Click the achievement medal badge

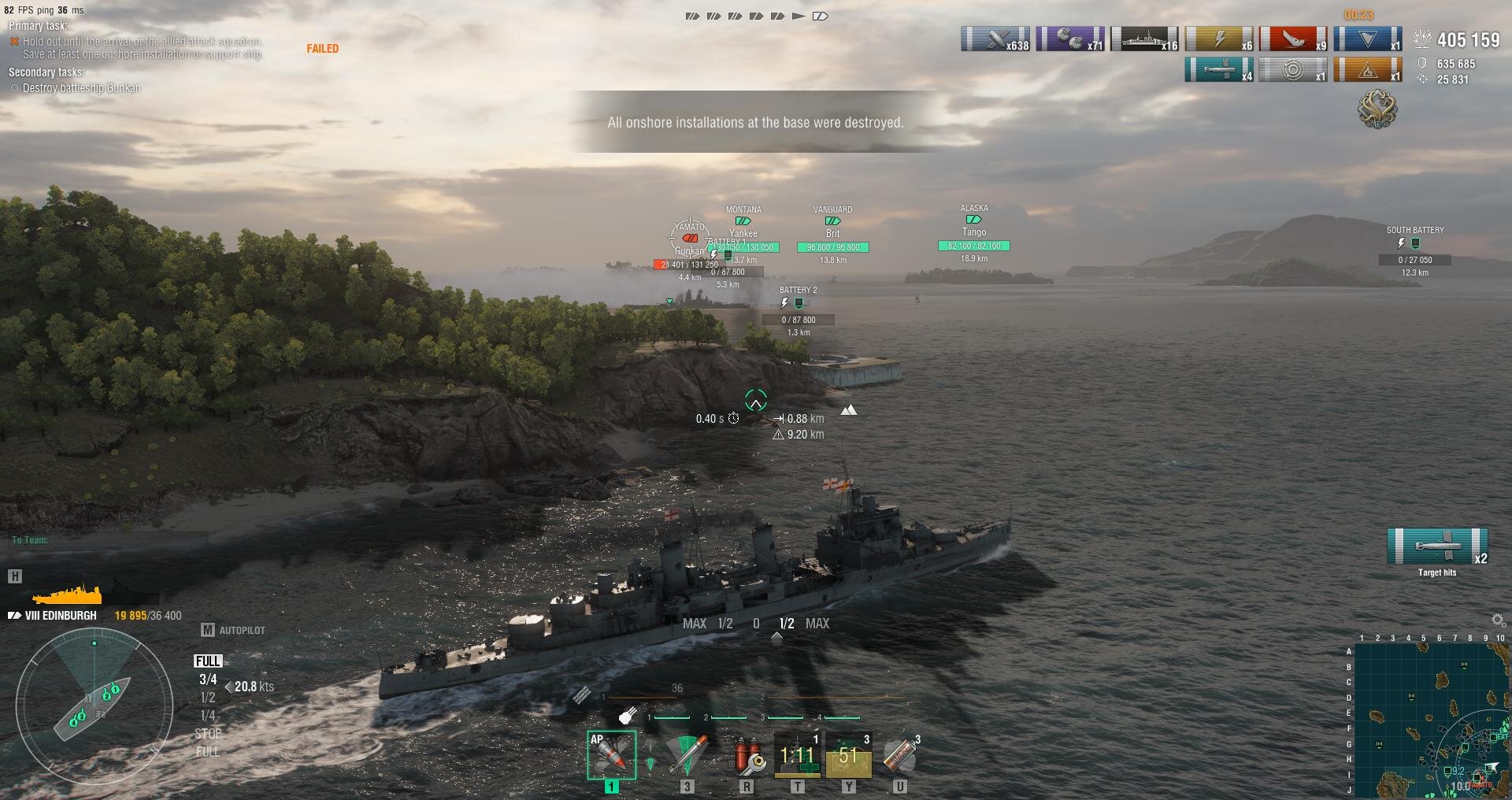pyautogui.click(x=1377, y=109)
